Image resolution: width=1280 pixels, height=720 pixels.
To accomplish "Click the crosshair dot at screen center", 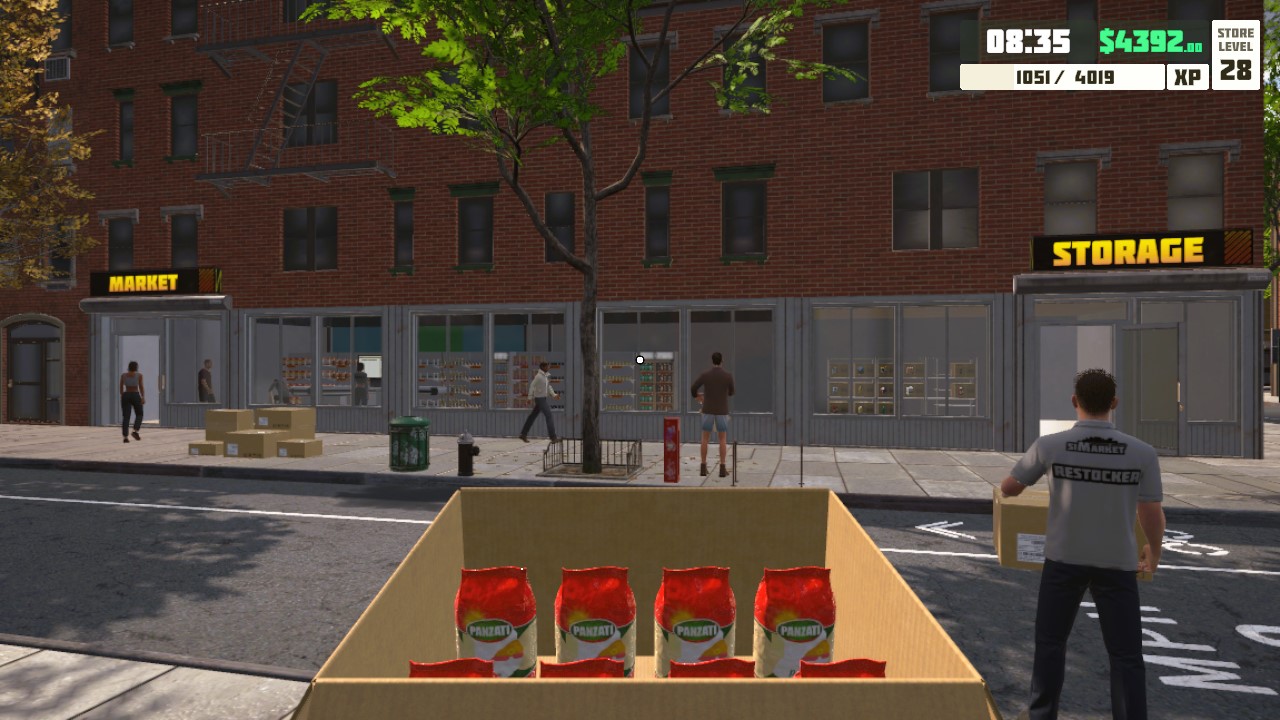I will [639, 359].
